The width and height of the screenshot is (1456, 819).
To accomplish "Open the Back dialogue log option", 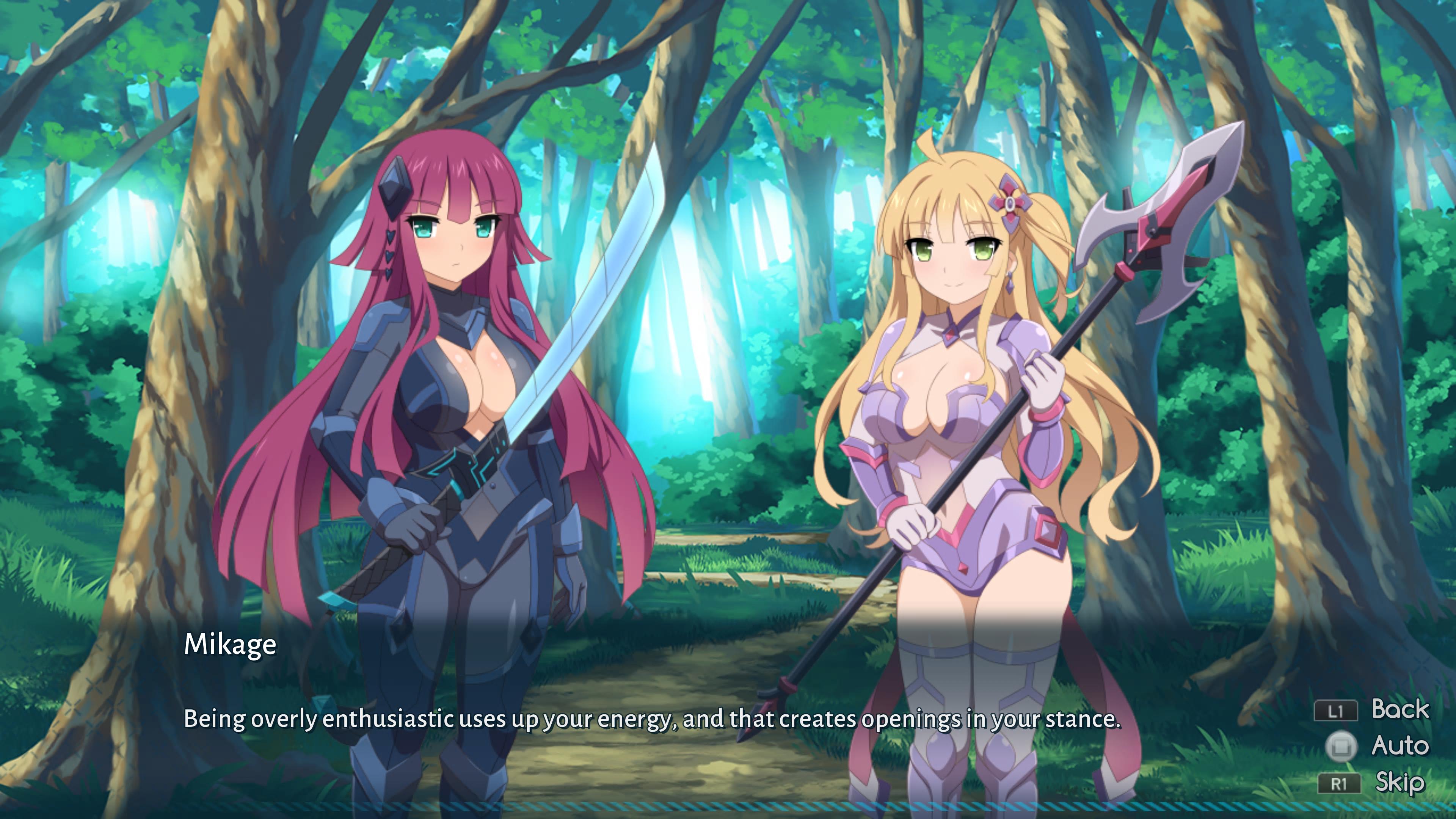I will [x=1399, y=709].
